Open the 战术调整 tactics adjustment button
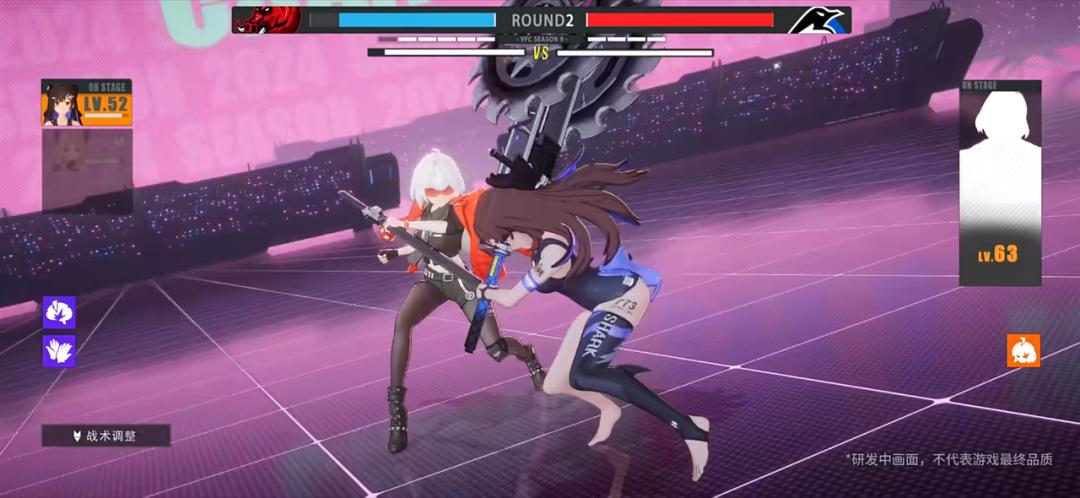1080x498 pixels. pyautogui.click(x=106, y=436)
